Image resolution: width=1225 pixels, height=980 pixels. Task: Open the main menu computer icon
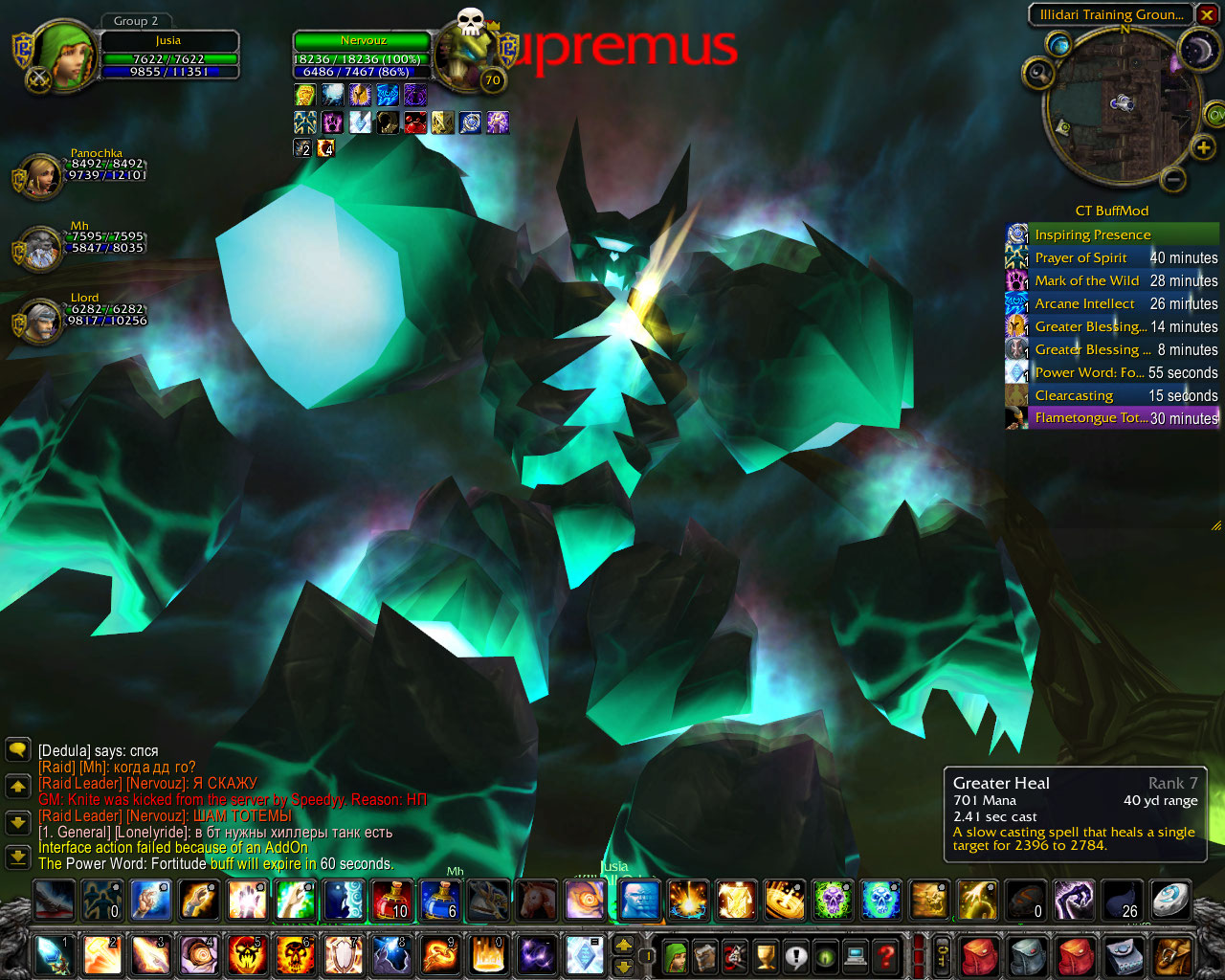pos(857,955)
